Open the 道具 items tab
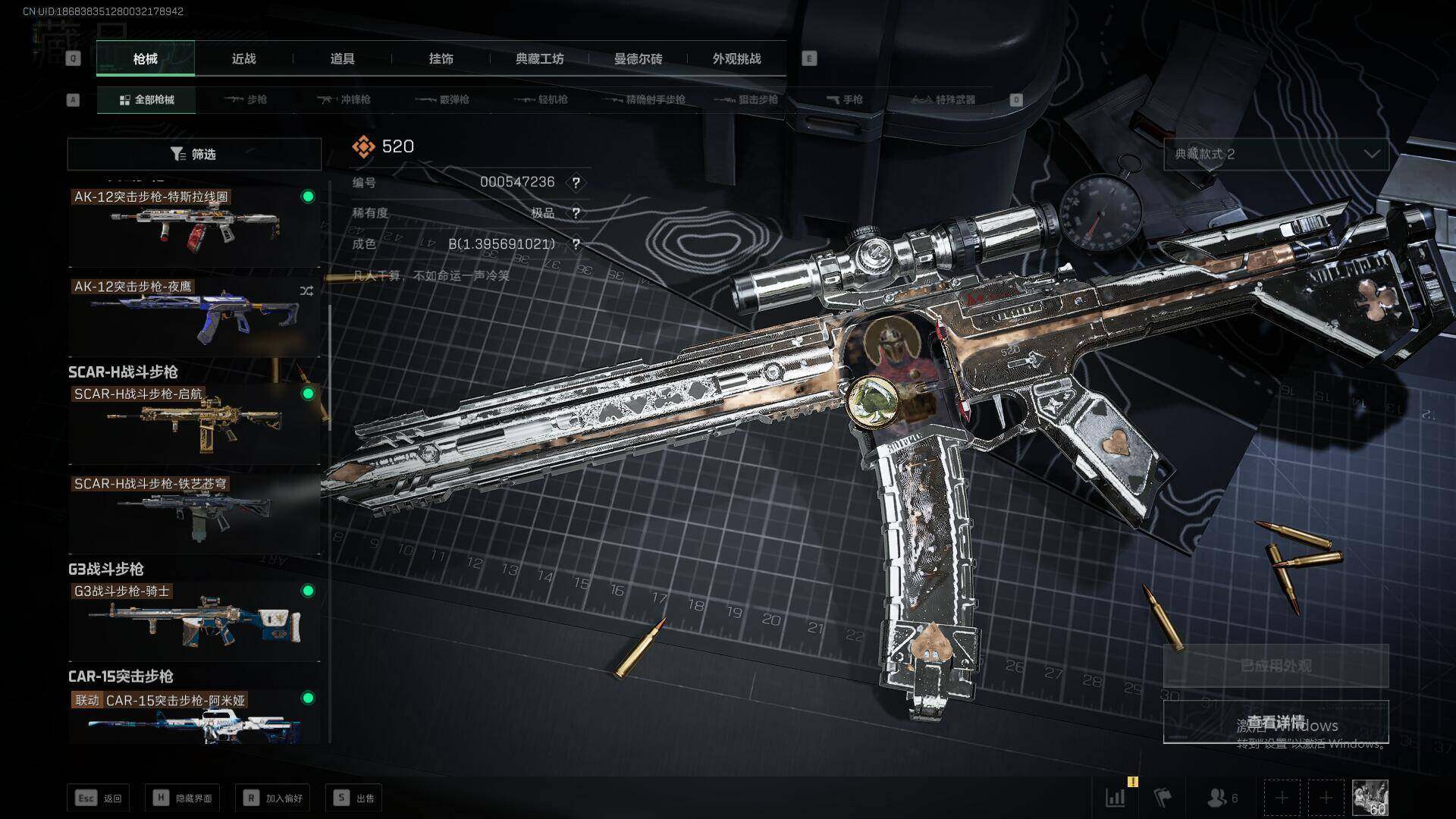 tap(342, 58)
